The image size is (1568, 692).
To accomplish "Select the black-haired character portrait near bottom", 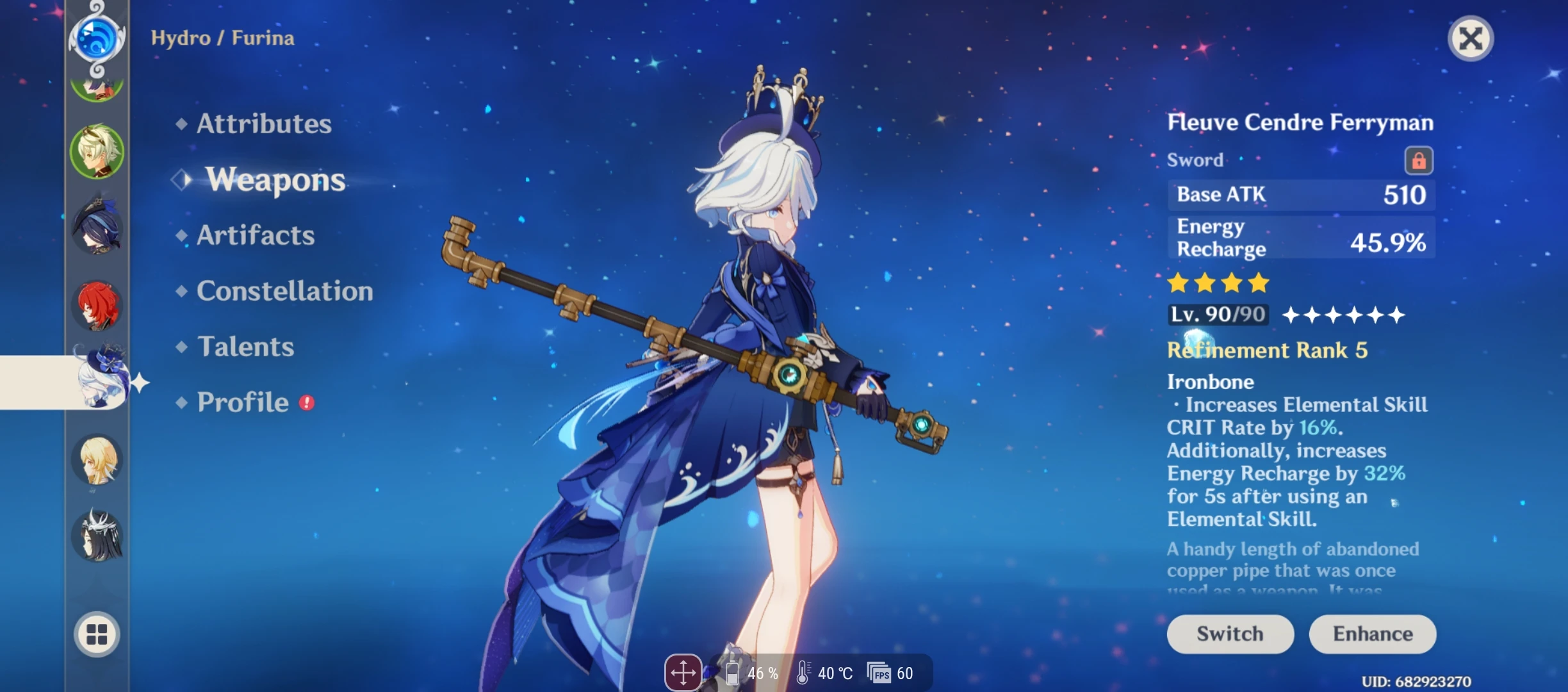I will 97,537.
